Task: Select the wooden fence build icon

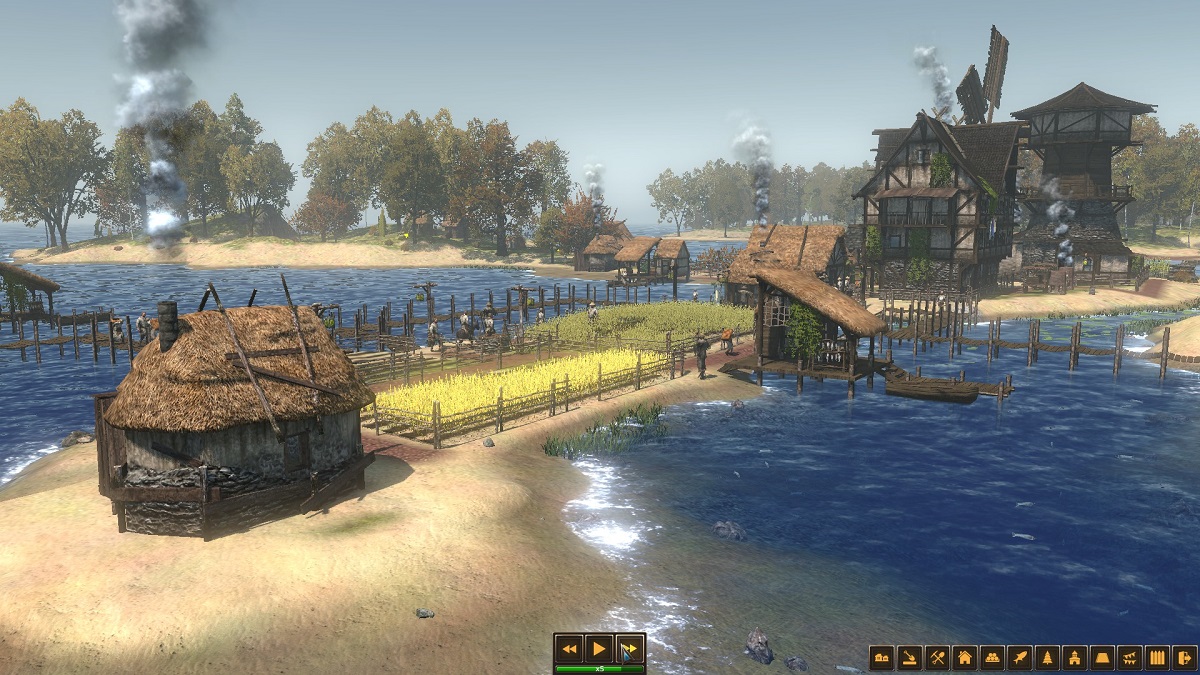Action: coord(1157,657)
